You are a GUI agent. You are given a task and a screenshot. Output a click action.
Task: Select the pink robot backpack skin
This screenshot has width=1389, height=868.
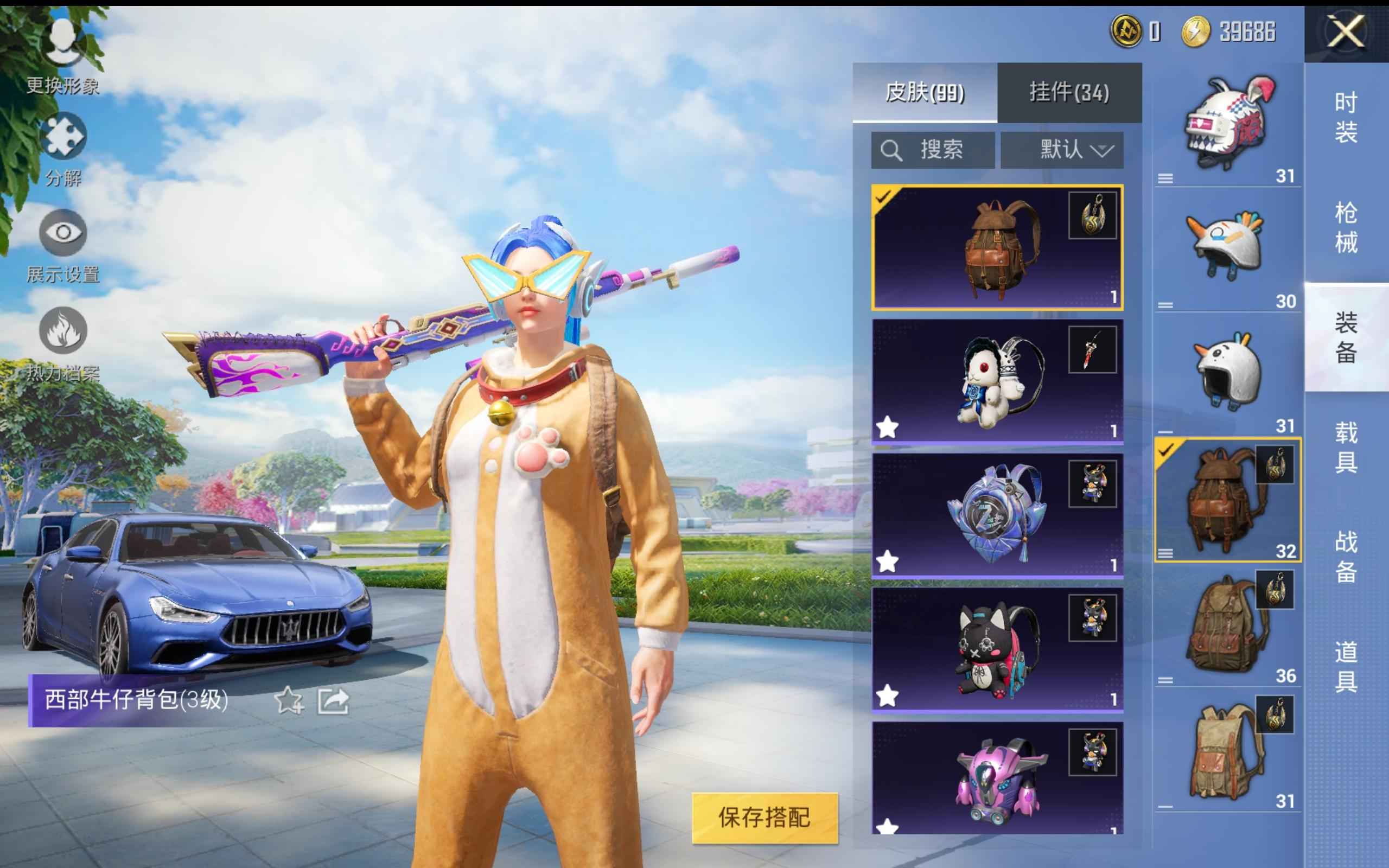point(997,778)
